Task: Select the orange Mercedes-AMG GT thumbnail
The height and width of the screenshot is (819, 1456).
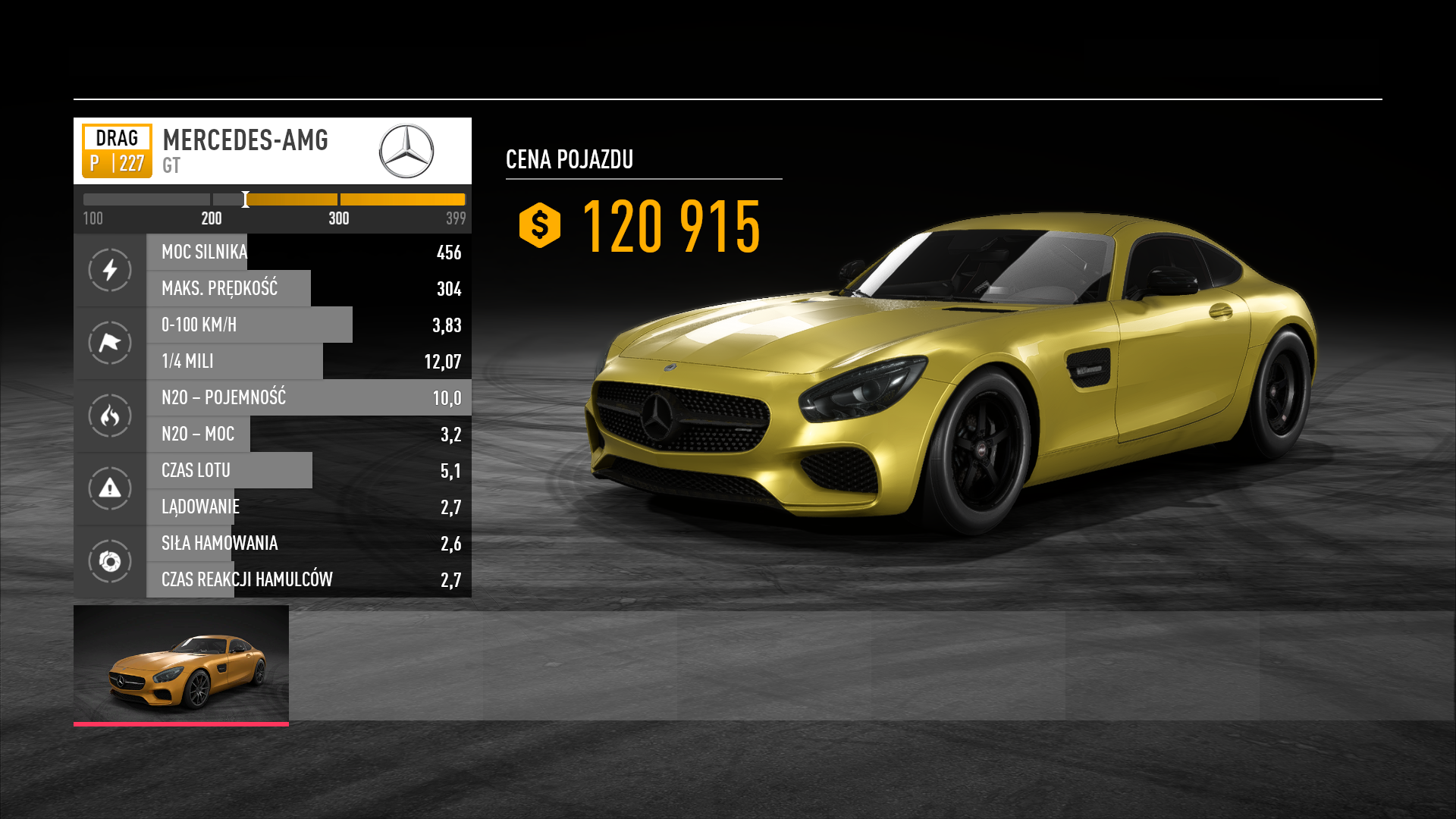Action: (181, 664)
